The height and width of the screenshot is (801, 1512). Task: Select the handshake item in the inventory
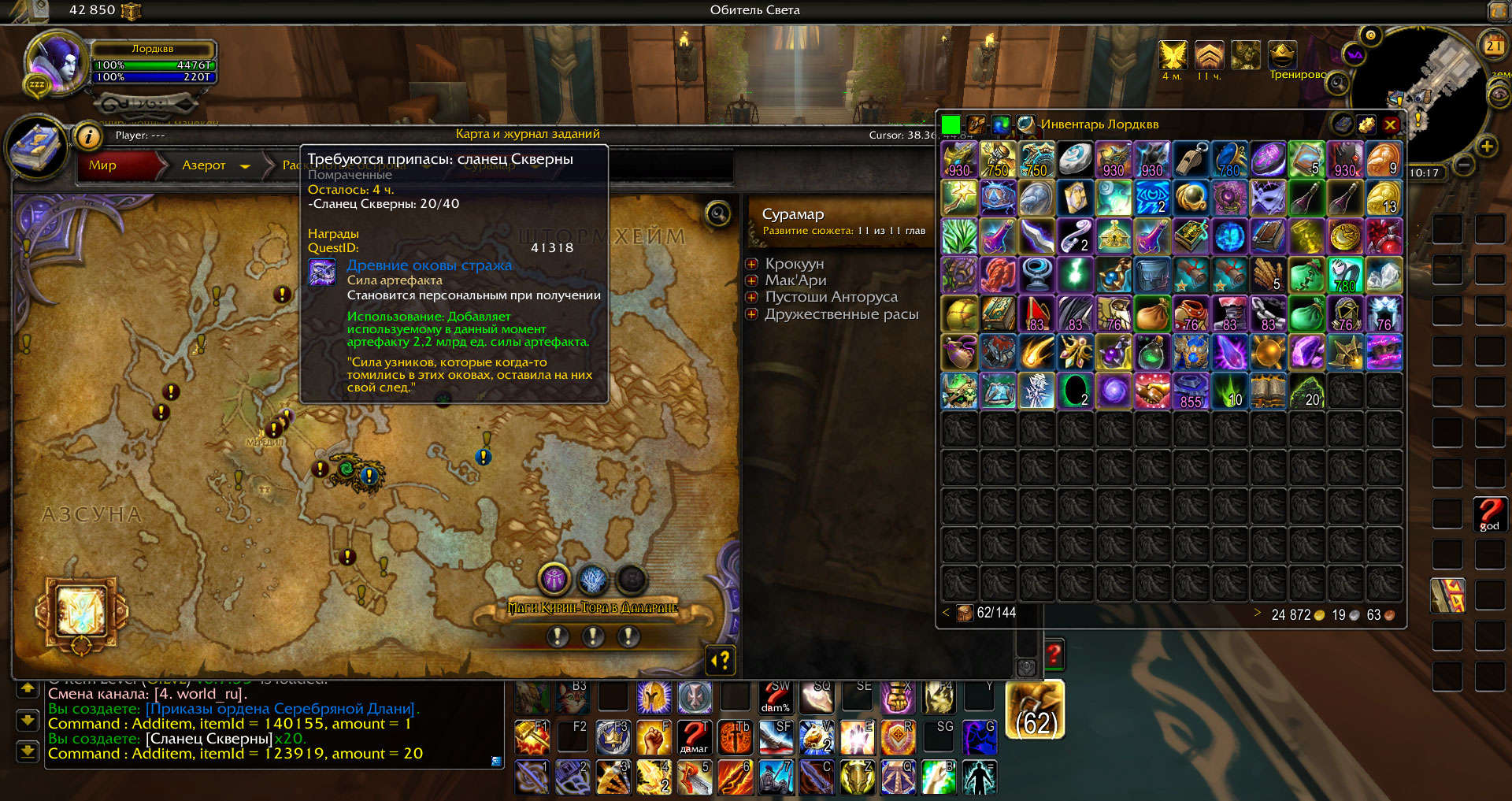pyautogui.click(x=1152, y=391)
